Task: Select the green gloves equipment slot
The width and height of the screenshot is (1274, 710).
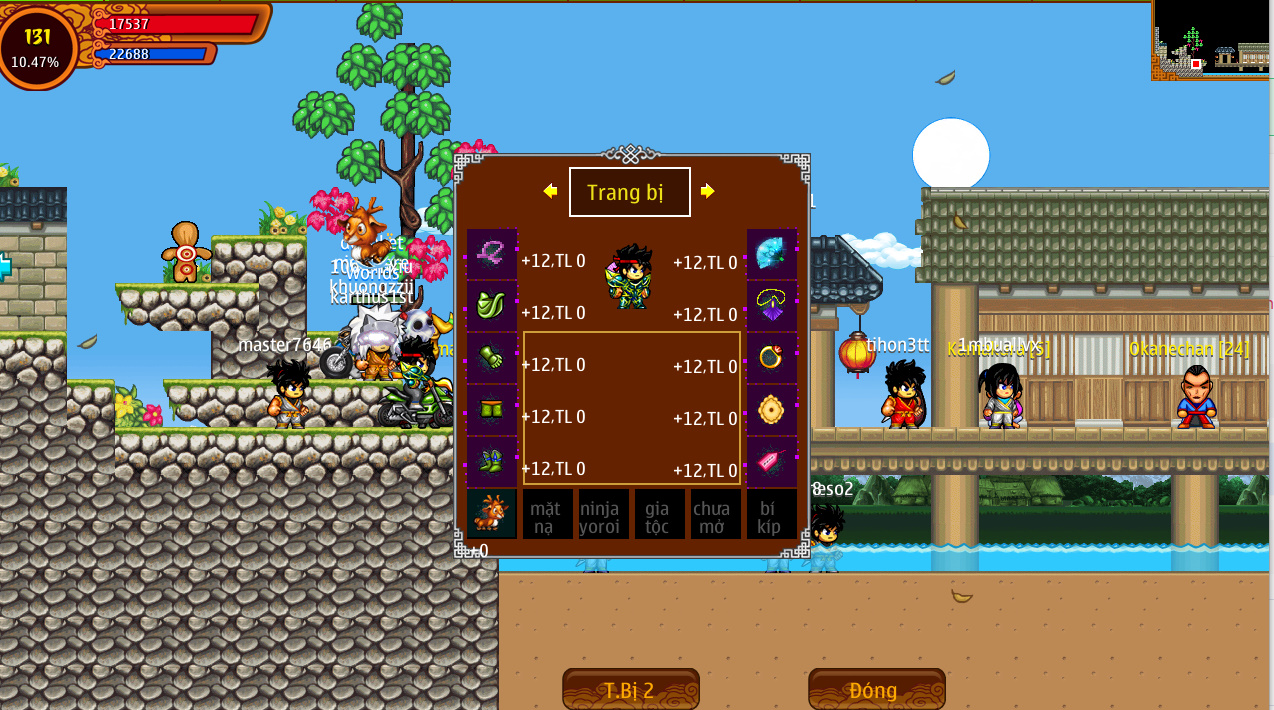Action: (x=492, y=358)
